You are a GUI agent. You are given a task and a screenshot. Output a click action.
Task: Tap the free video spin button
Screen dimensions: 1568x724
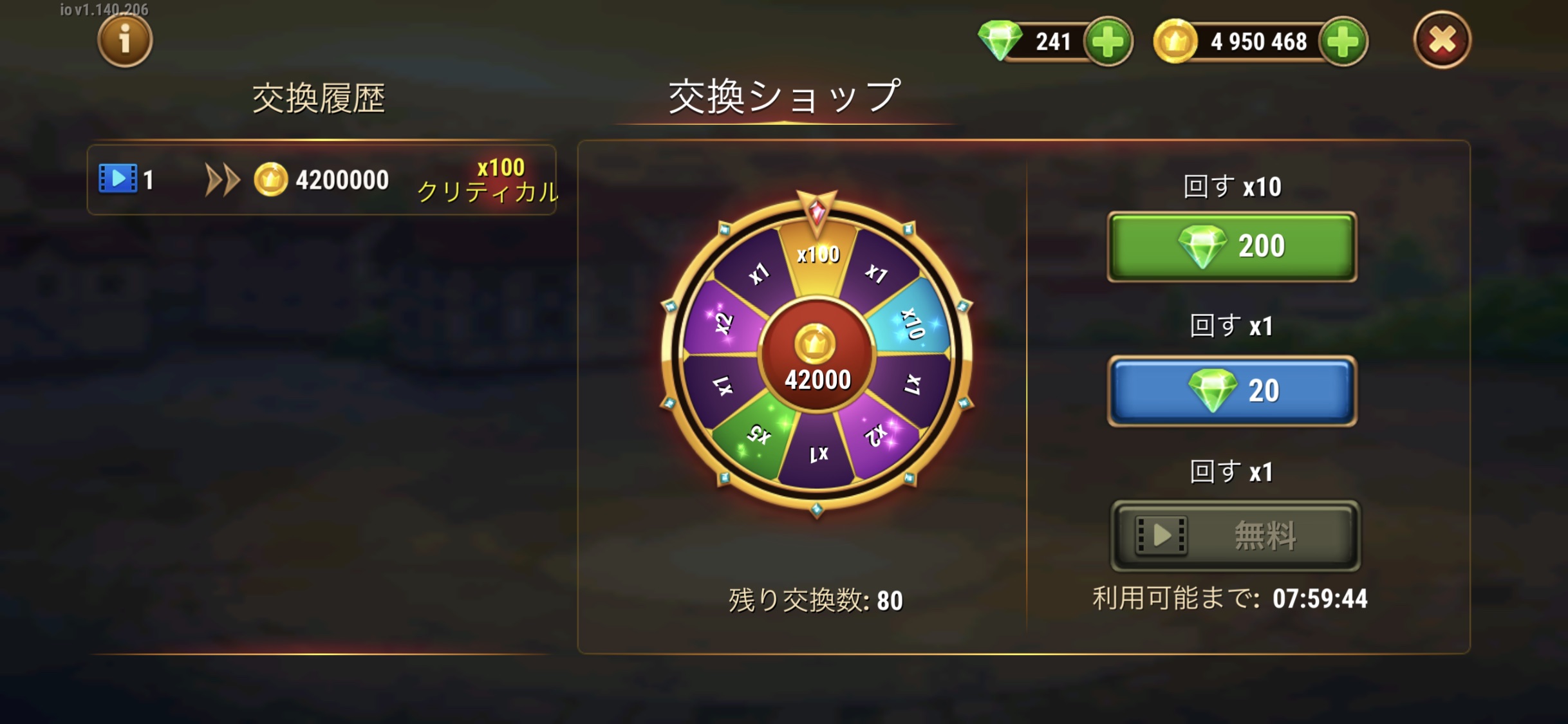pyautogui.click(x=1235, y=535)
